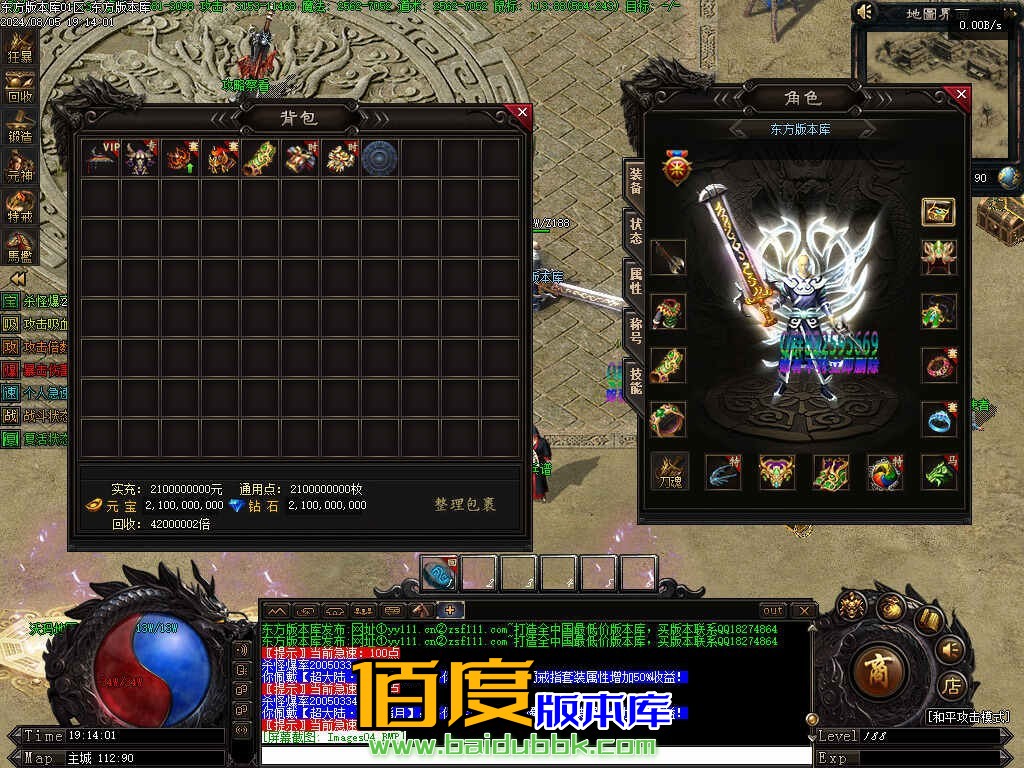Close the 角色 character window
This screenshot has width=1024, height=768.
[x=960, y=96]
